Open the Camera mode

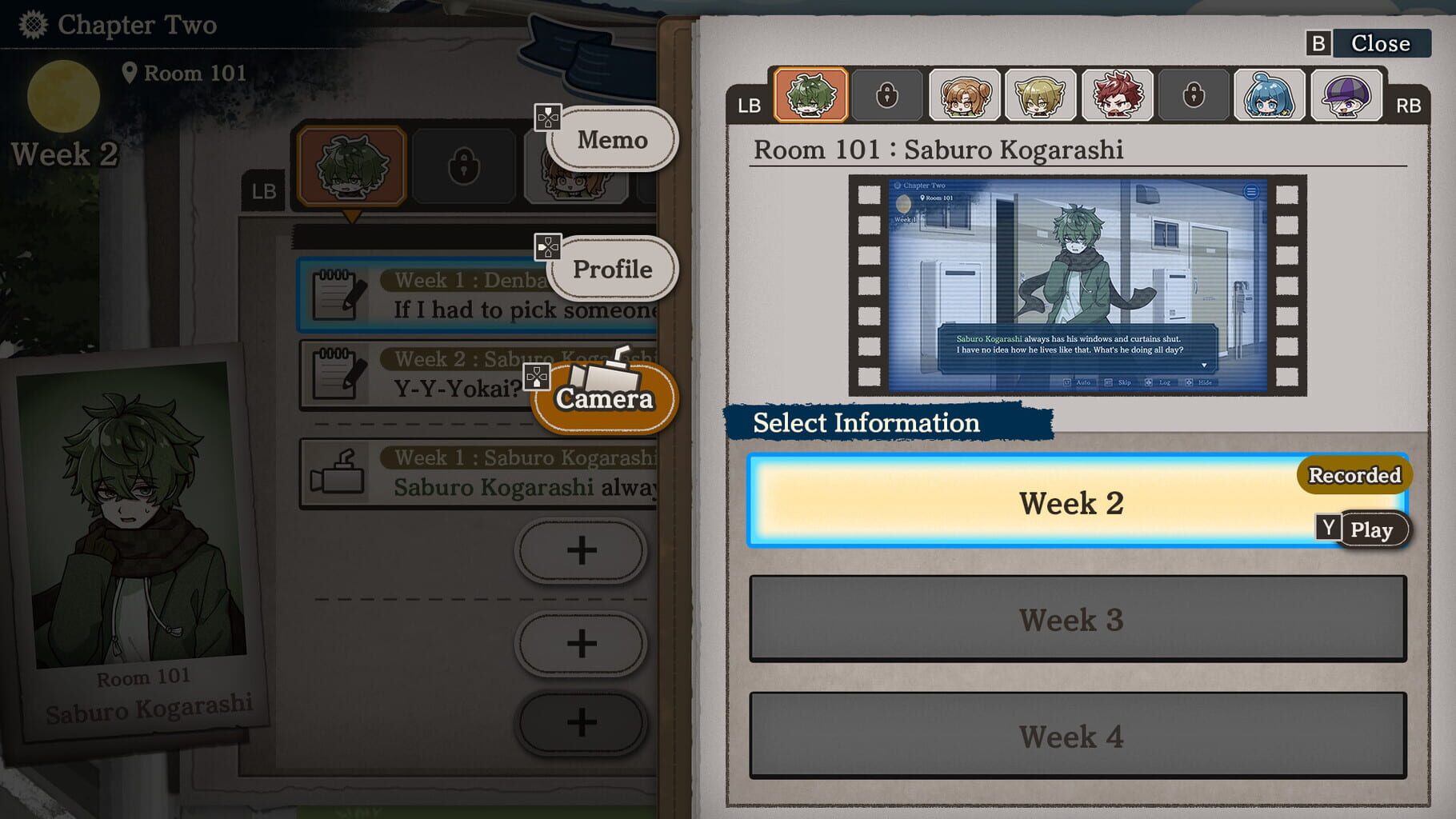pyautogui.click(x=604, y=398)
